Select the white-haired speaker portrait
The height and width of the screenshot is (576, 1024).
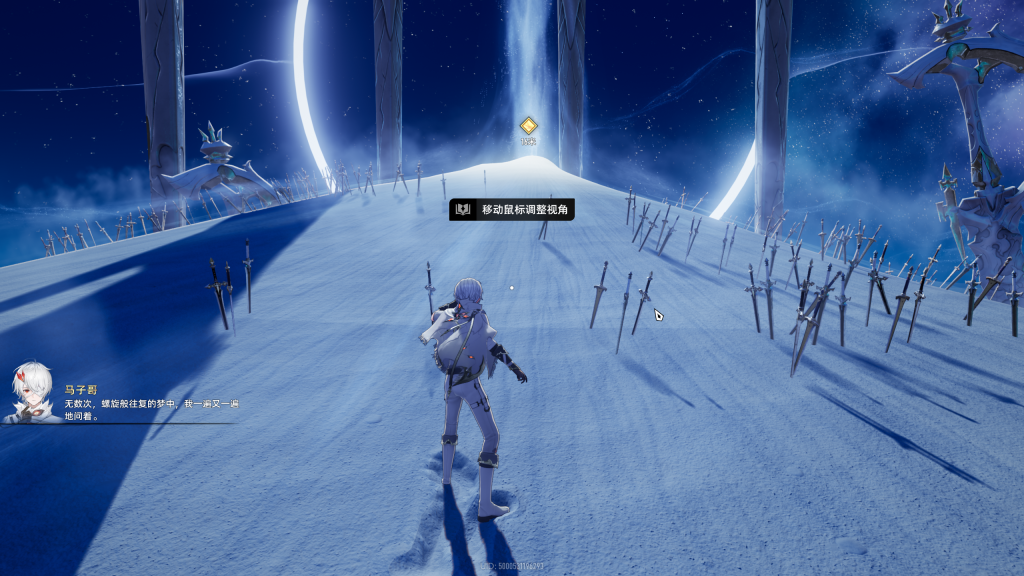click(29, 393)
